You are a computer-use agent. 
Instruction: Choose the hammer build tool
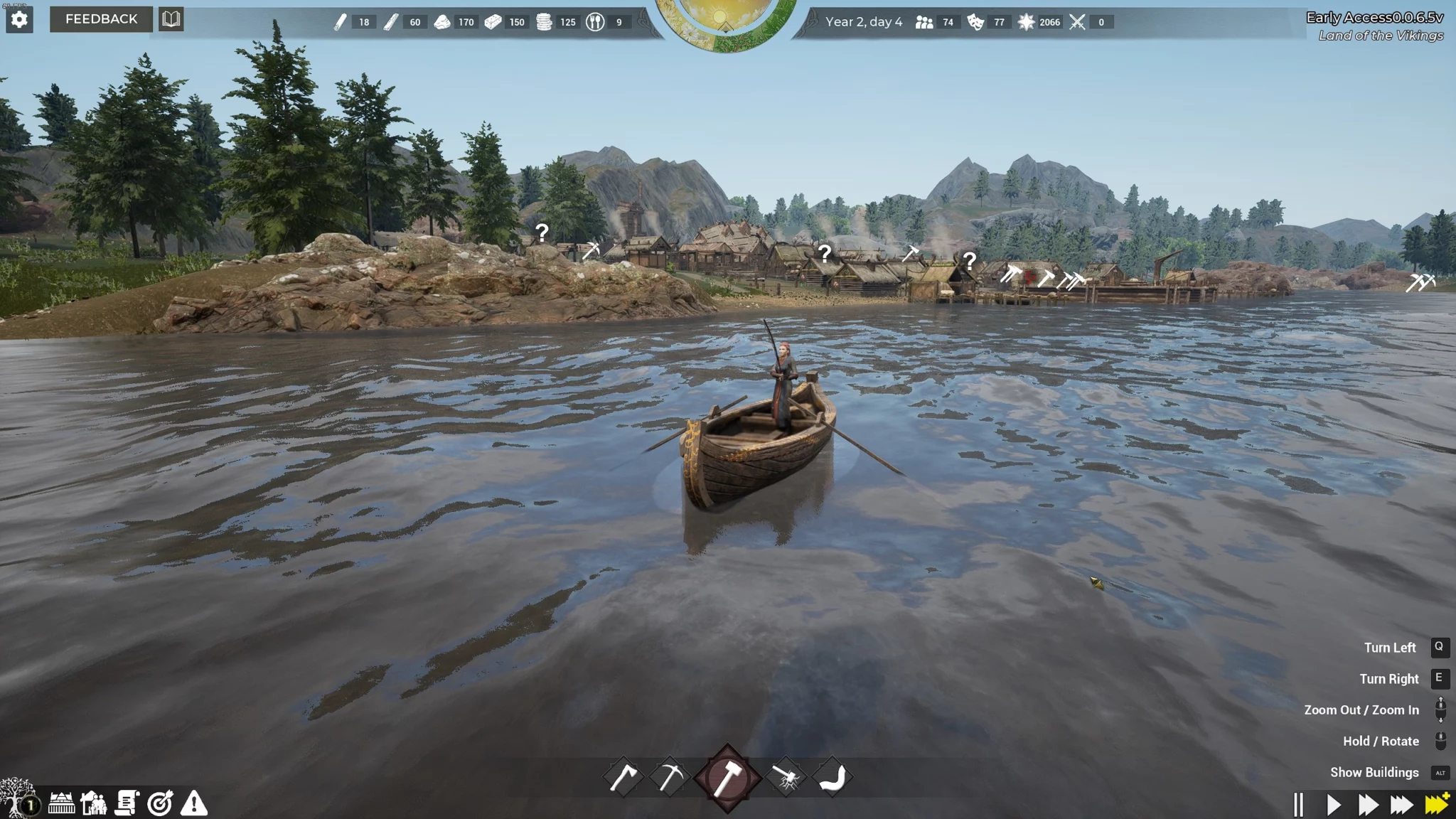[x=727, y=778]
